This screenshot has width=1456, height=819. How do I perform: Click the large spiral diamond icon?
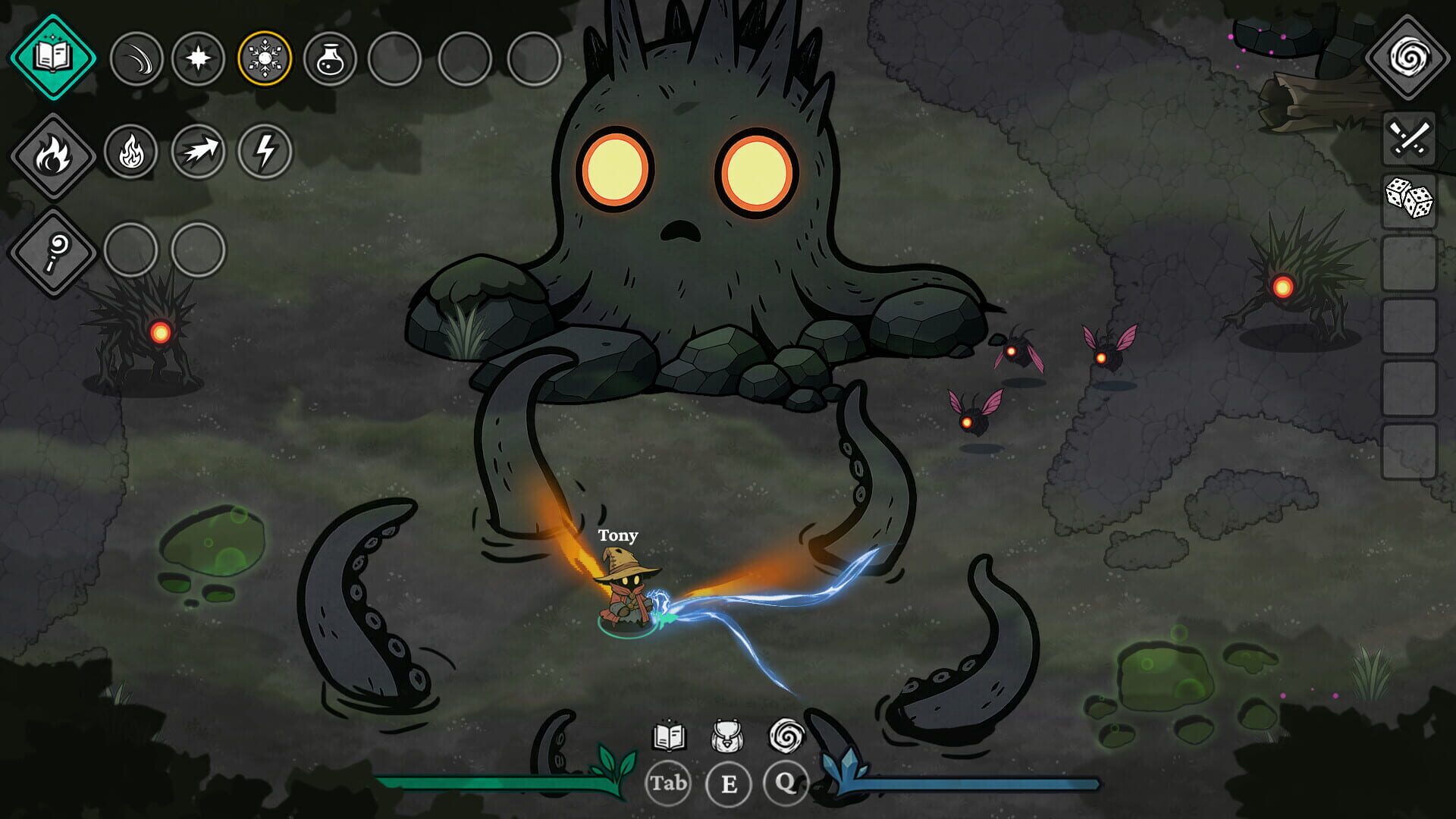tap(1407, 57)
